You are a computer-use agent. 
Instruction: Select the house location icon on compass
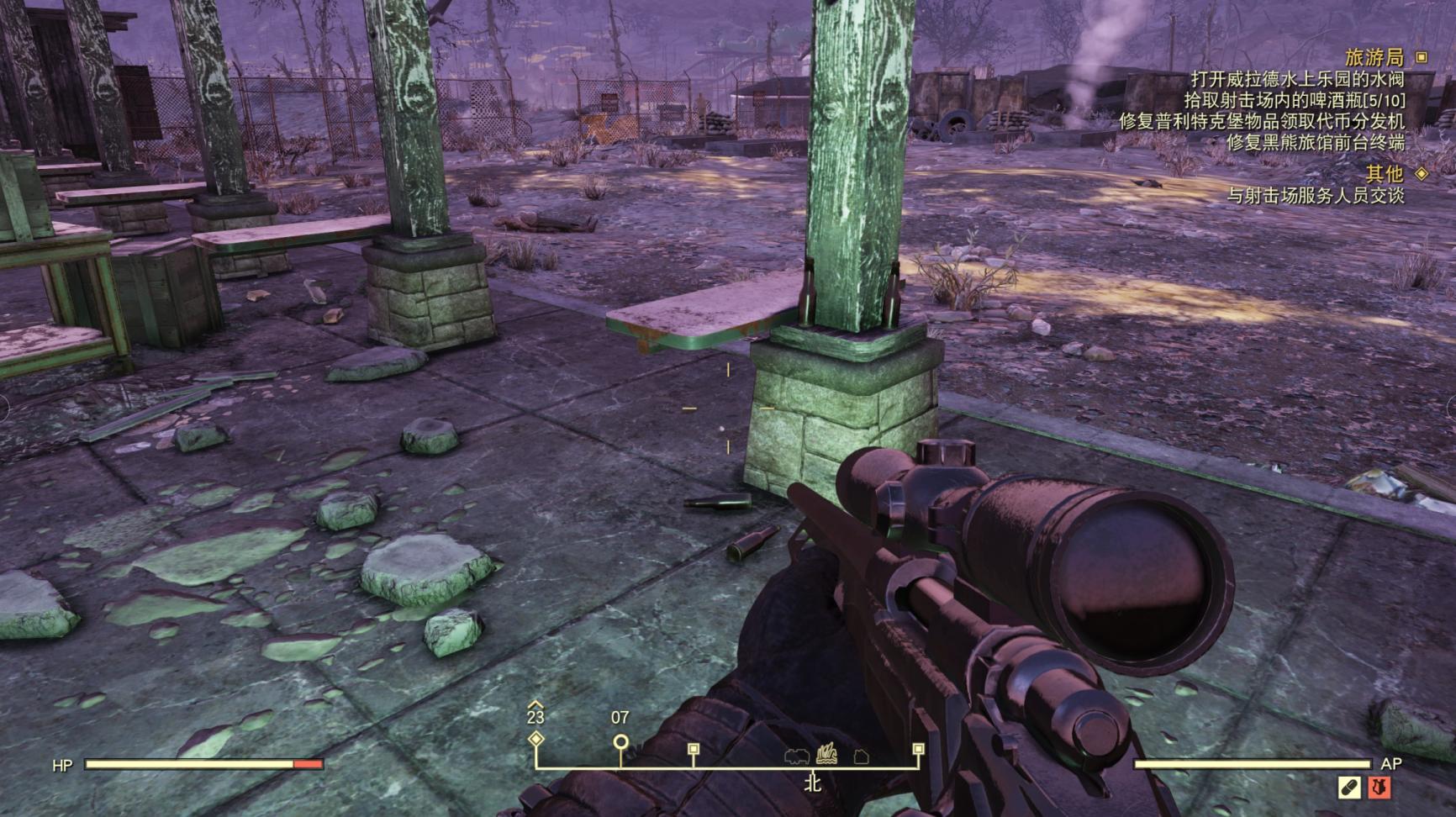[861, 756]
